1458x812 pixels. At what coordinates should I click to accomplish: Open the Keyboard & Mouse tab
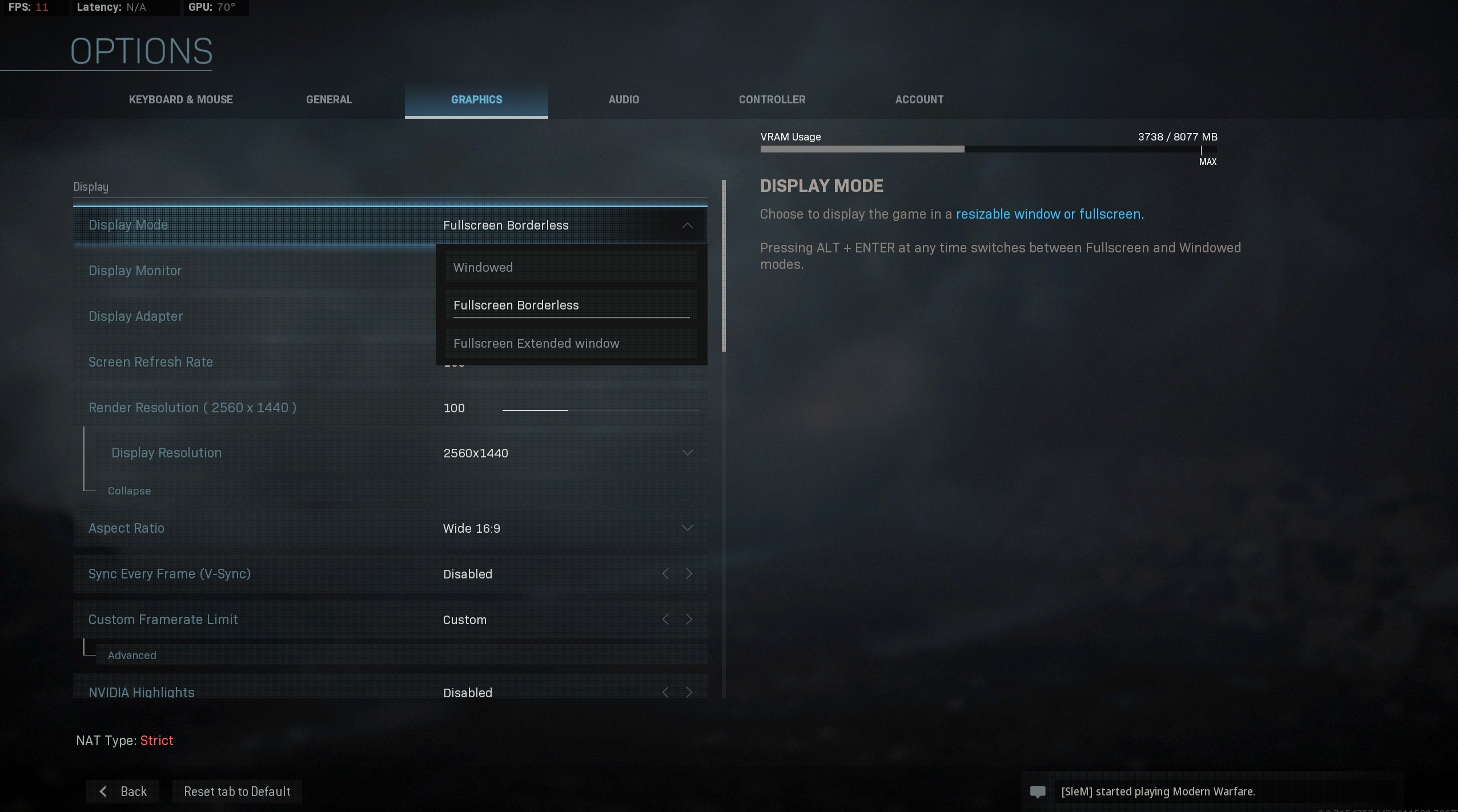(180, 99)
